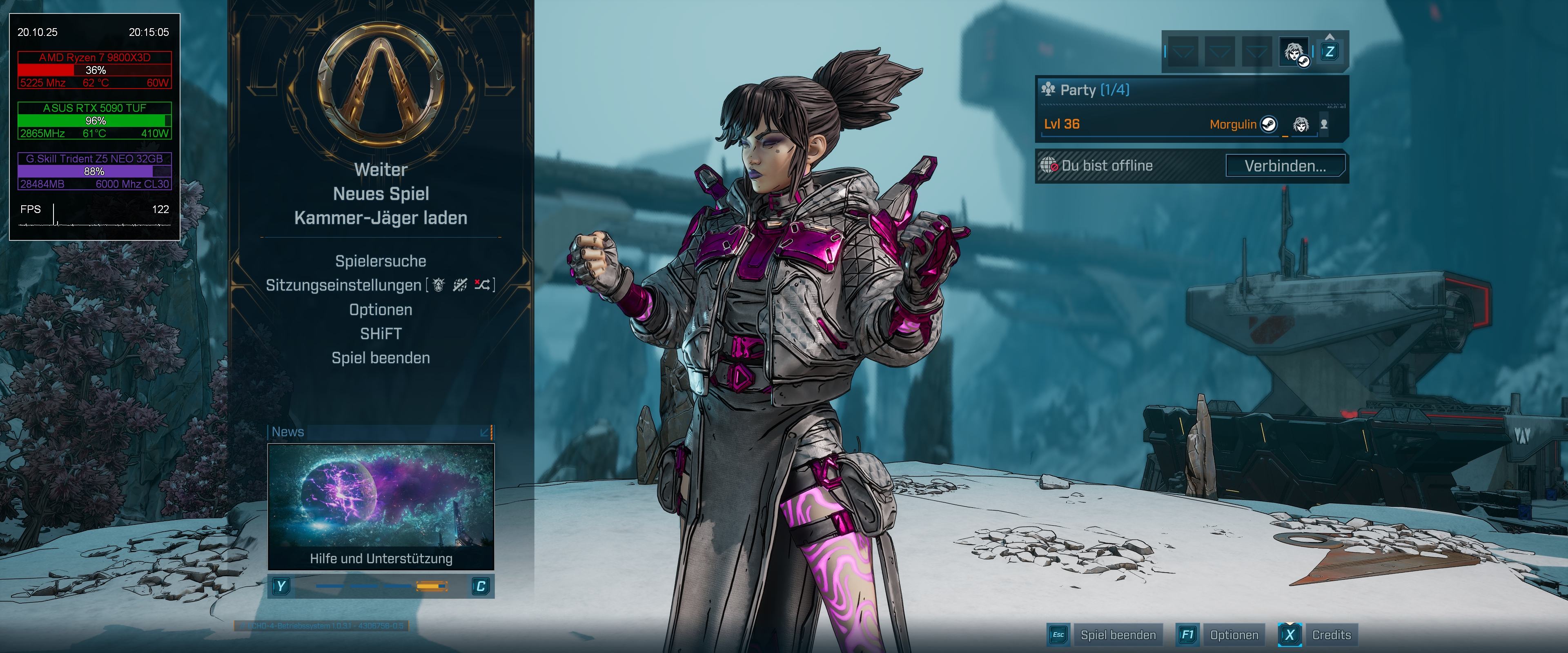Open Kammer-Jäger laden menu entry
This screenshot has width=1568, height=653.
pyautogui.click(x=381, y=218)
